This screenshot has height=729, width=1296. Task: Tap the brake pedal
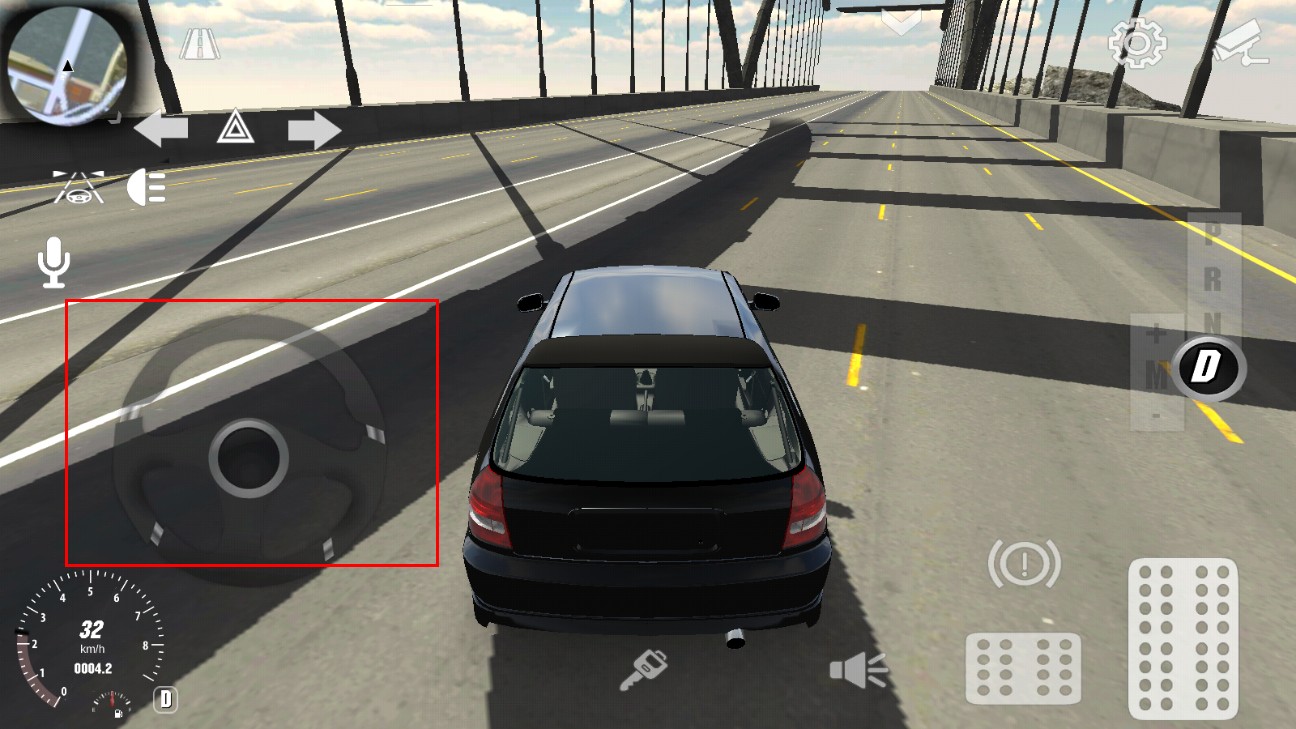[1023, 667]
